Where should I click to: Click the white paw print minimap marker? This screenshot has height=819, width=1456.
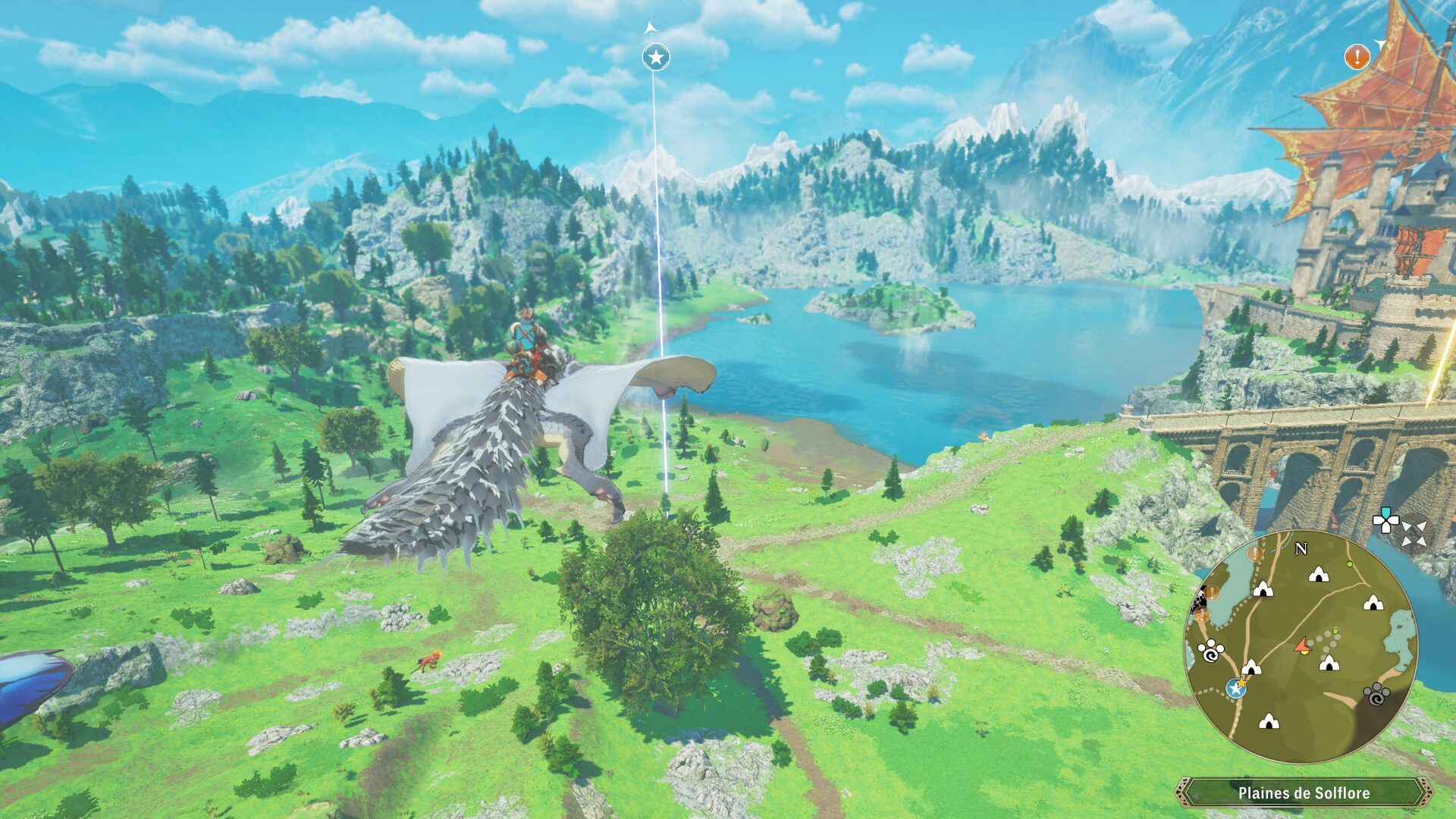pos(1210,650)
